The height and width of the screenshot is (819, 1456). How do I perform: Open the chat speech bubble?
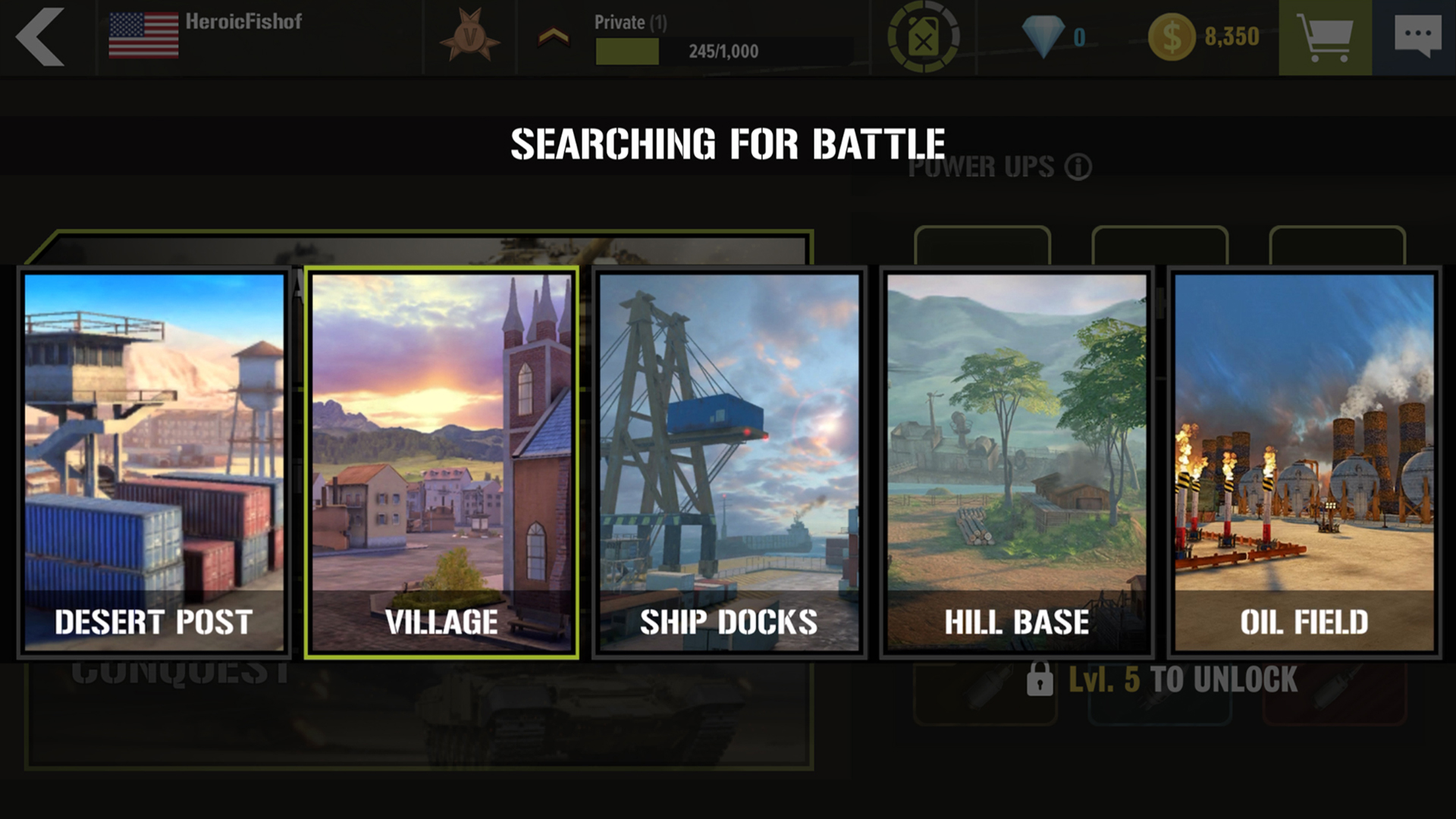(x=1417, y=37)
